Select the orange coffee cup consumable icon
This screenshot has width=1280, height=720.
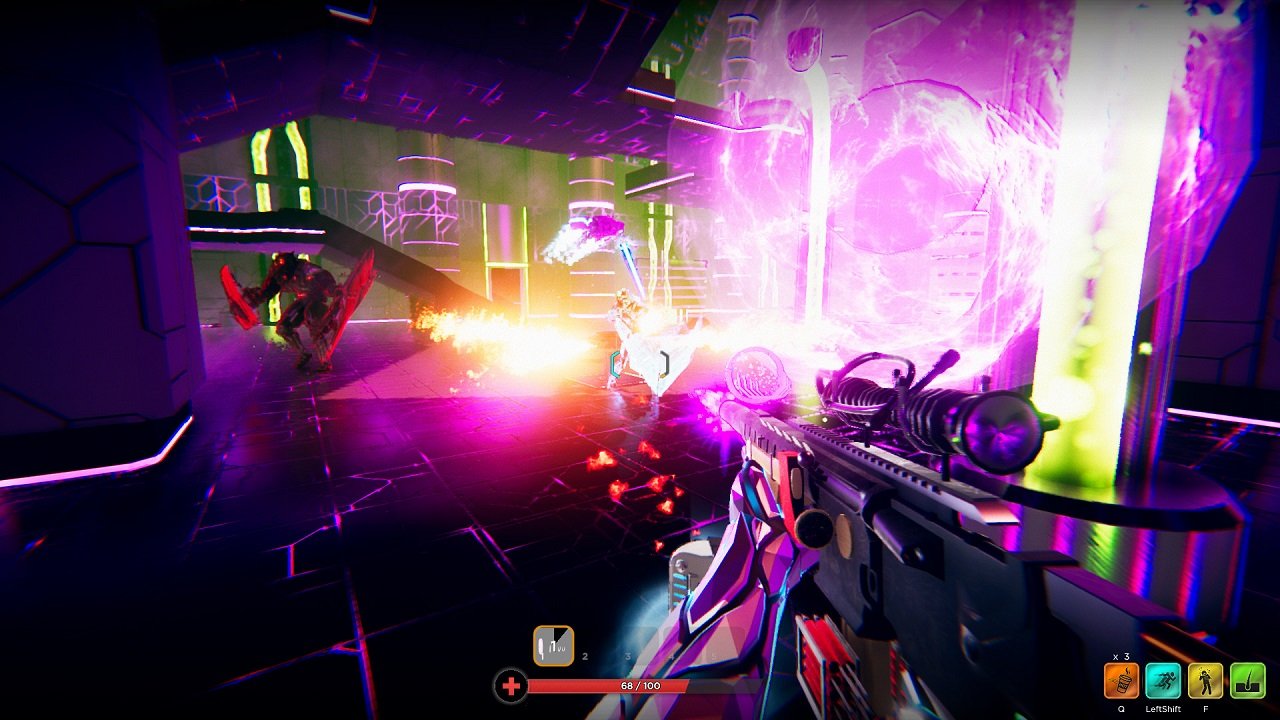click(1121, 681)
